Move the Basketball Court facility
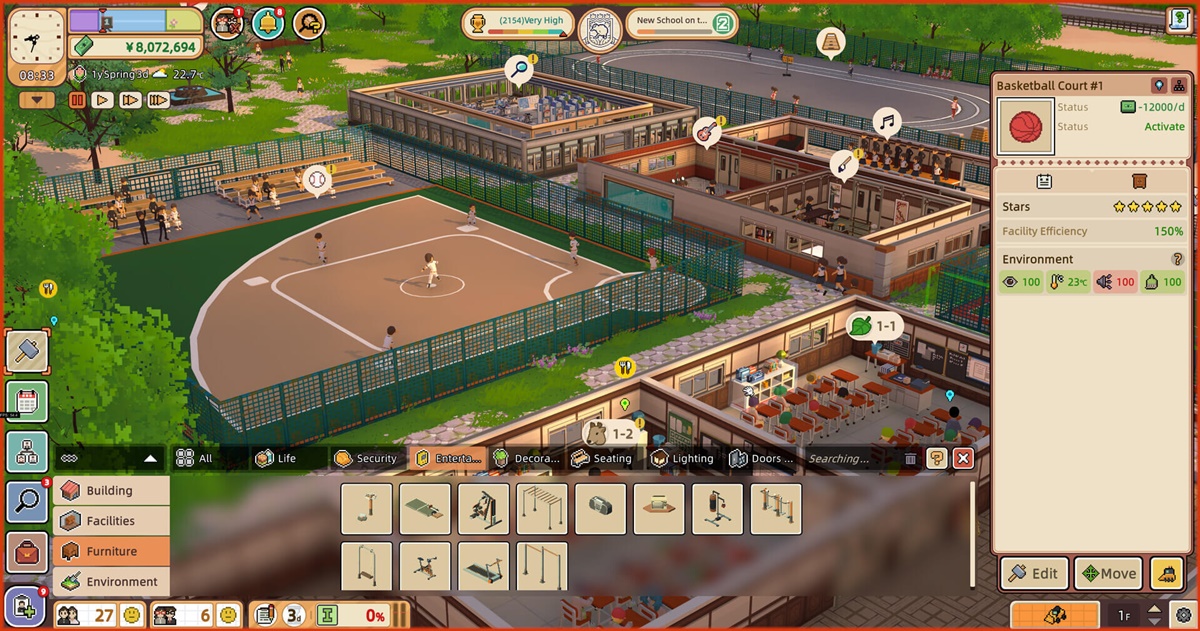This screenshot has width=1200, height=631. click(x=1107, y=573)
